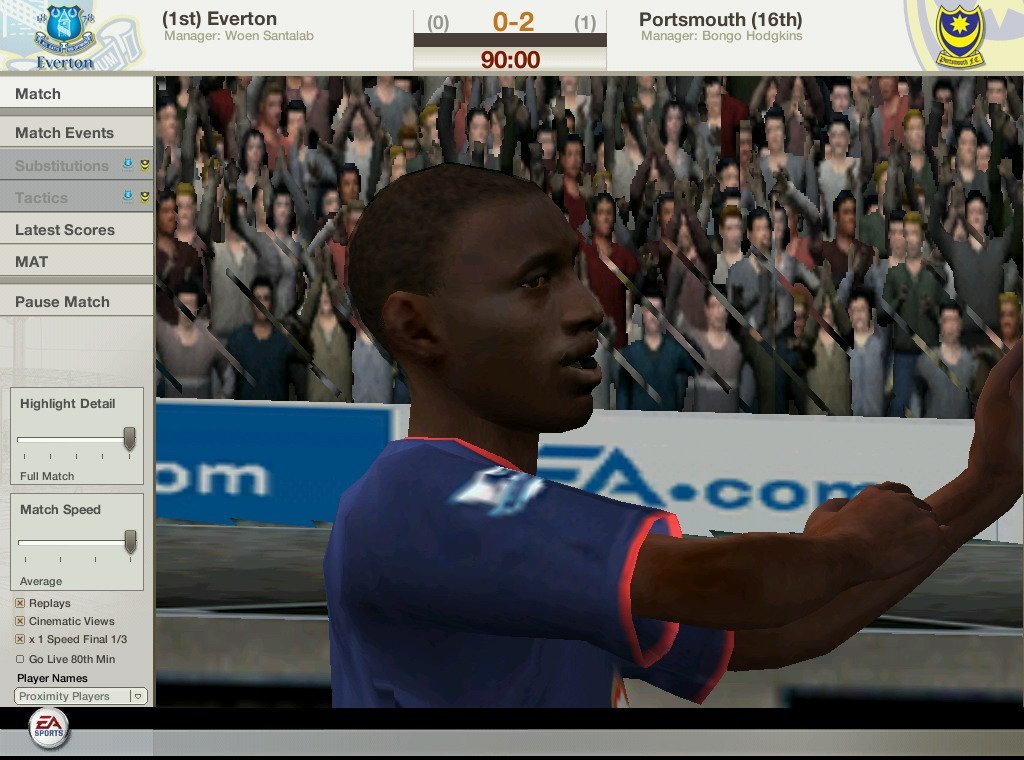Viewport: 1024px width, 760px height.
Task: Open the Tactics menu
Action: pyautogui.click(x=42, y=198)
